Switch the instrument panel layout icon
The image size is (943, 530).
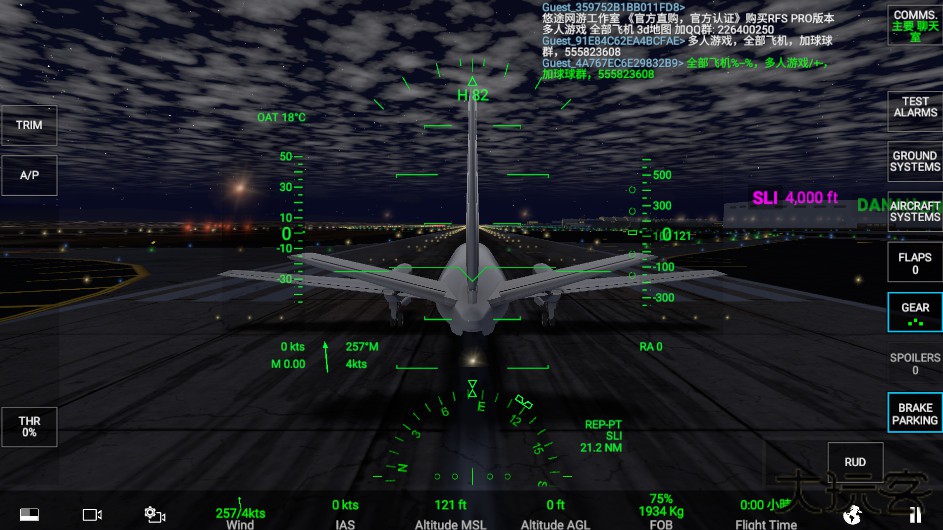(x=29, y=515)
